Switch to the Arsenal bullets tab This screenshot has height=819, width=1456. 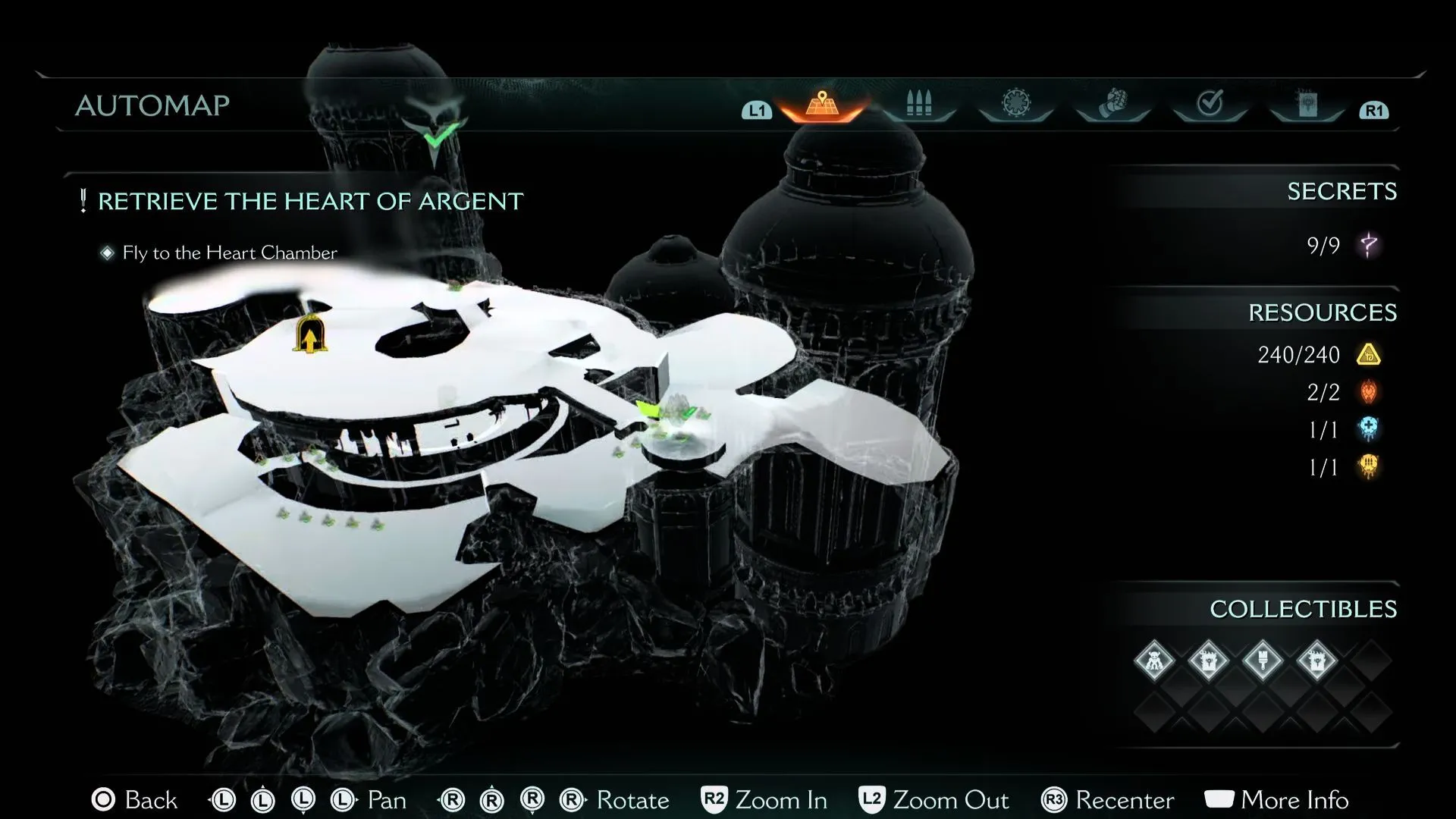point(918,104)
